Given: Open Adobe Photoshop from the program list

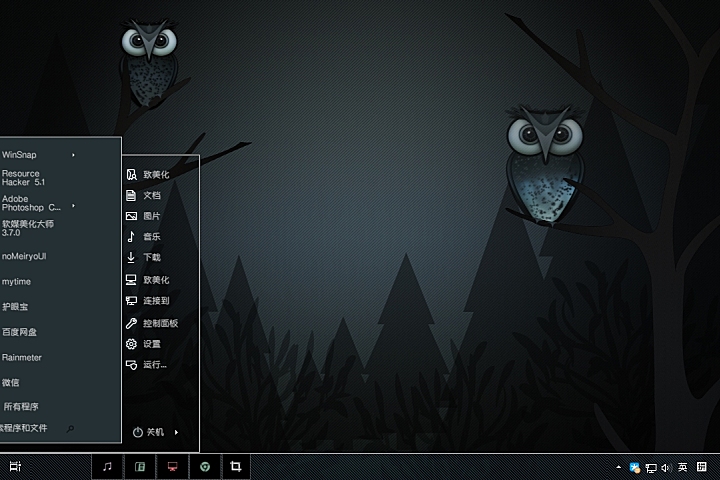Looking at the screenshot, I should 30,203.
